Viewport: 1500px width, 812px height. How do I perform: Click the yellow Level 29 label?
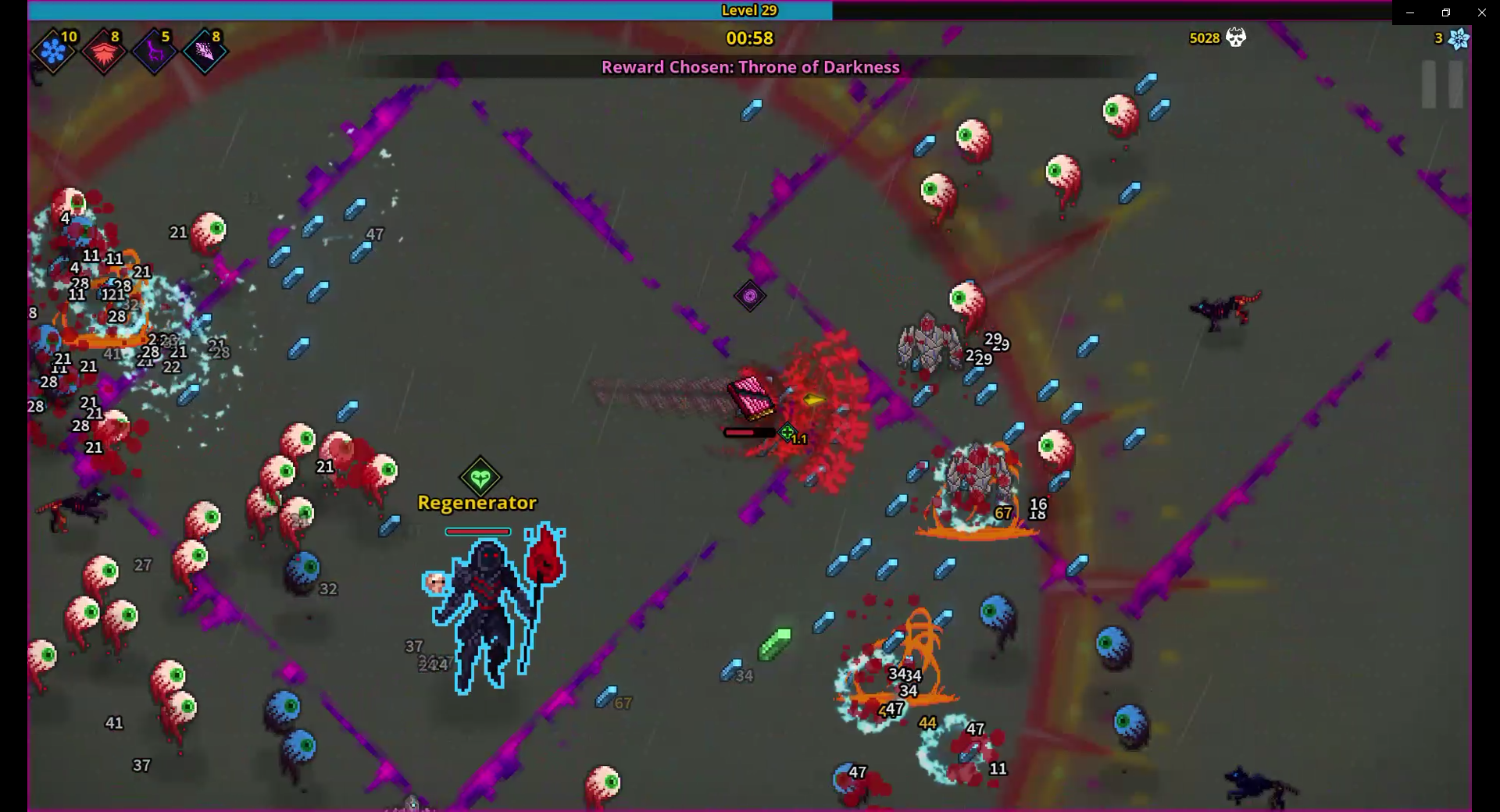point(750,10)
